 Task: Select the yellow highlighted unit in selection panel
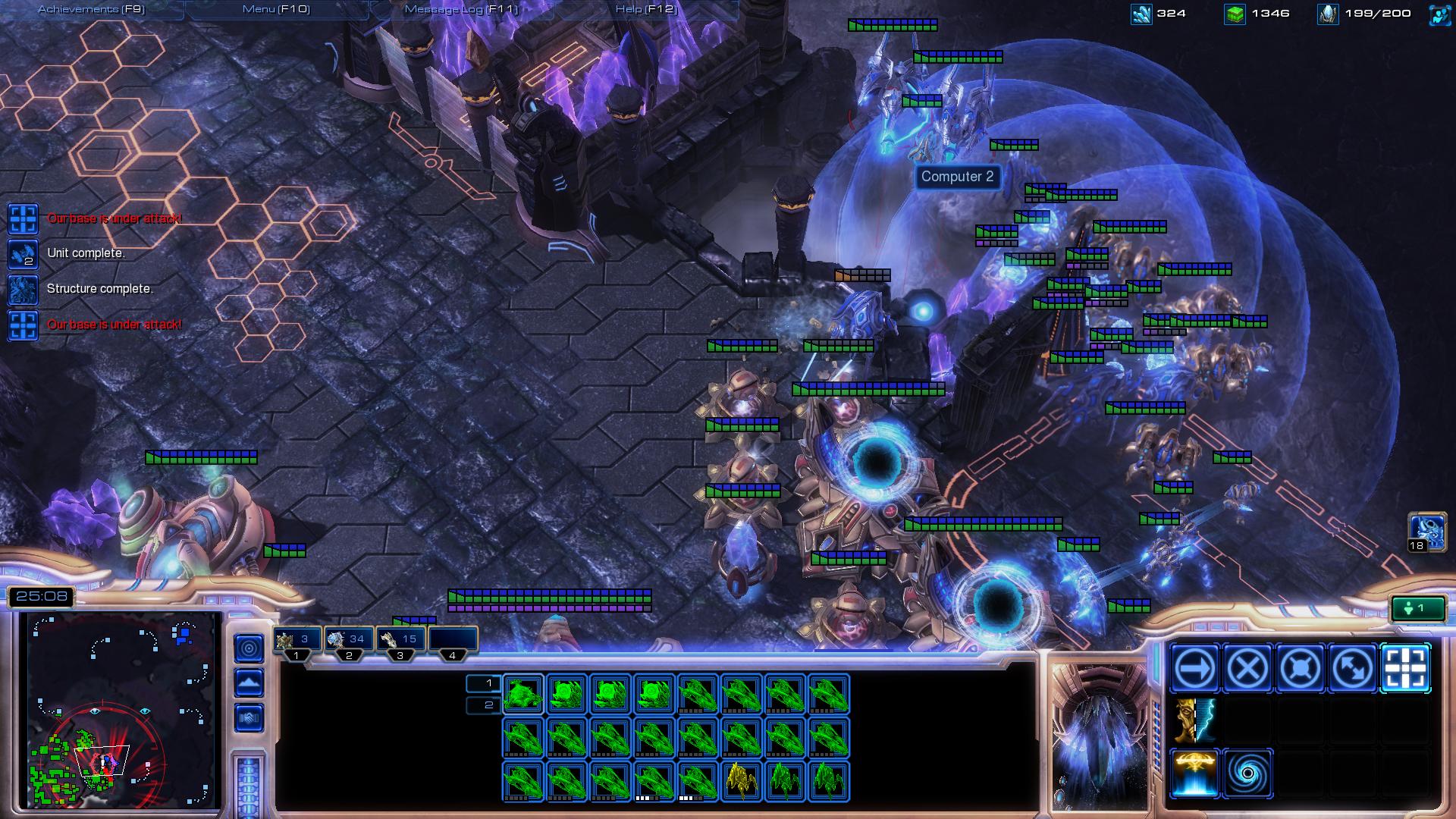coord(742,781)
